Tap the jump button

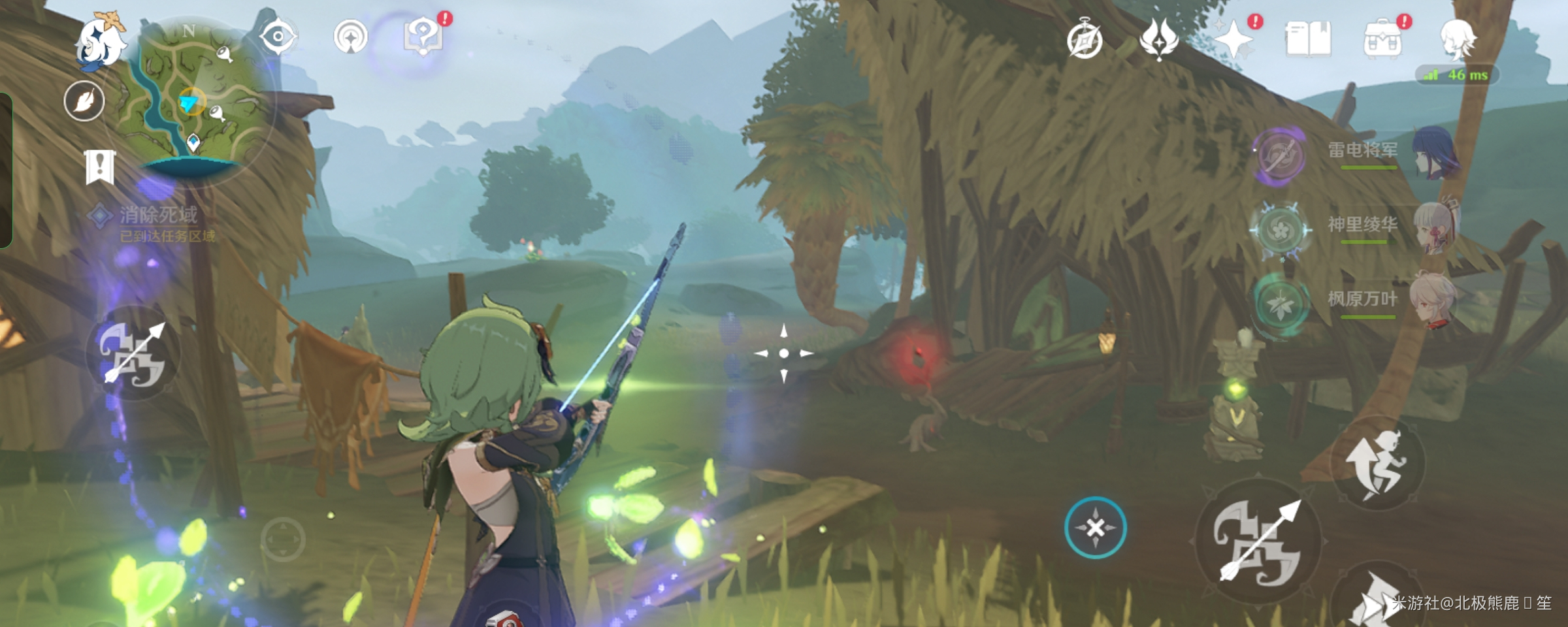click(1377, 465)
